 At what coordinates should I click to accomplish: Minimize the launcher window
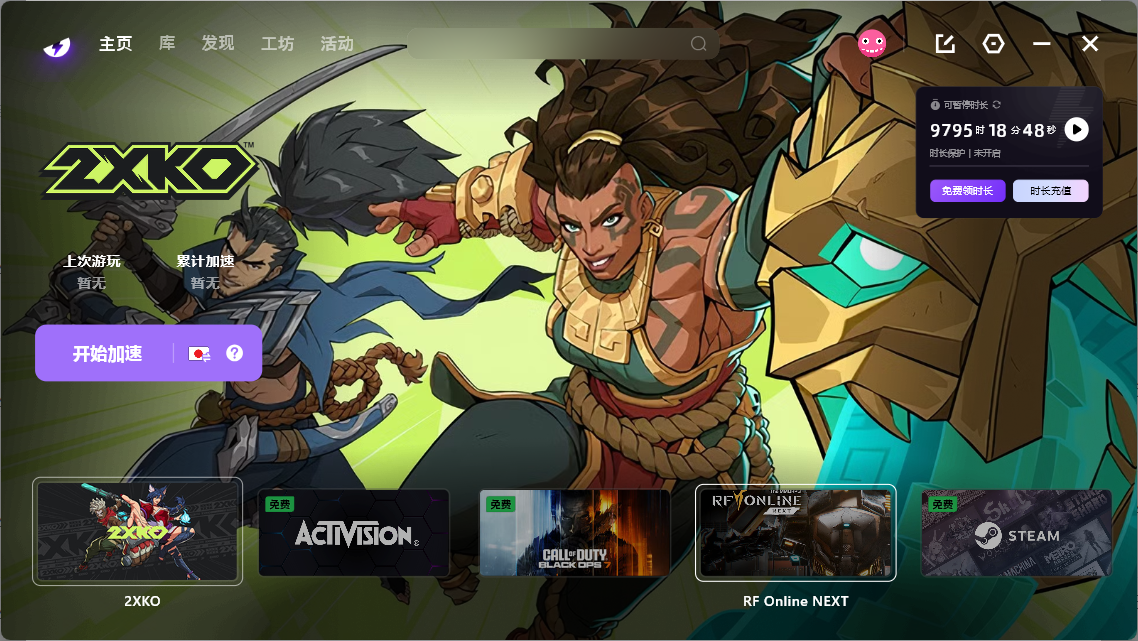(1042, 44)
